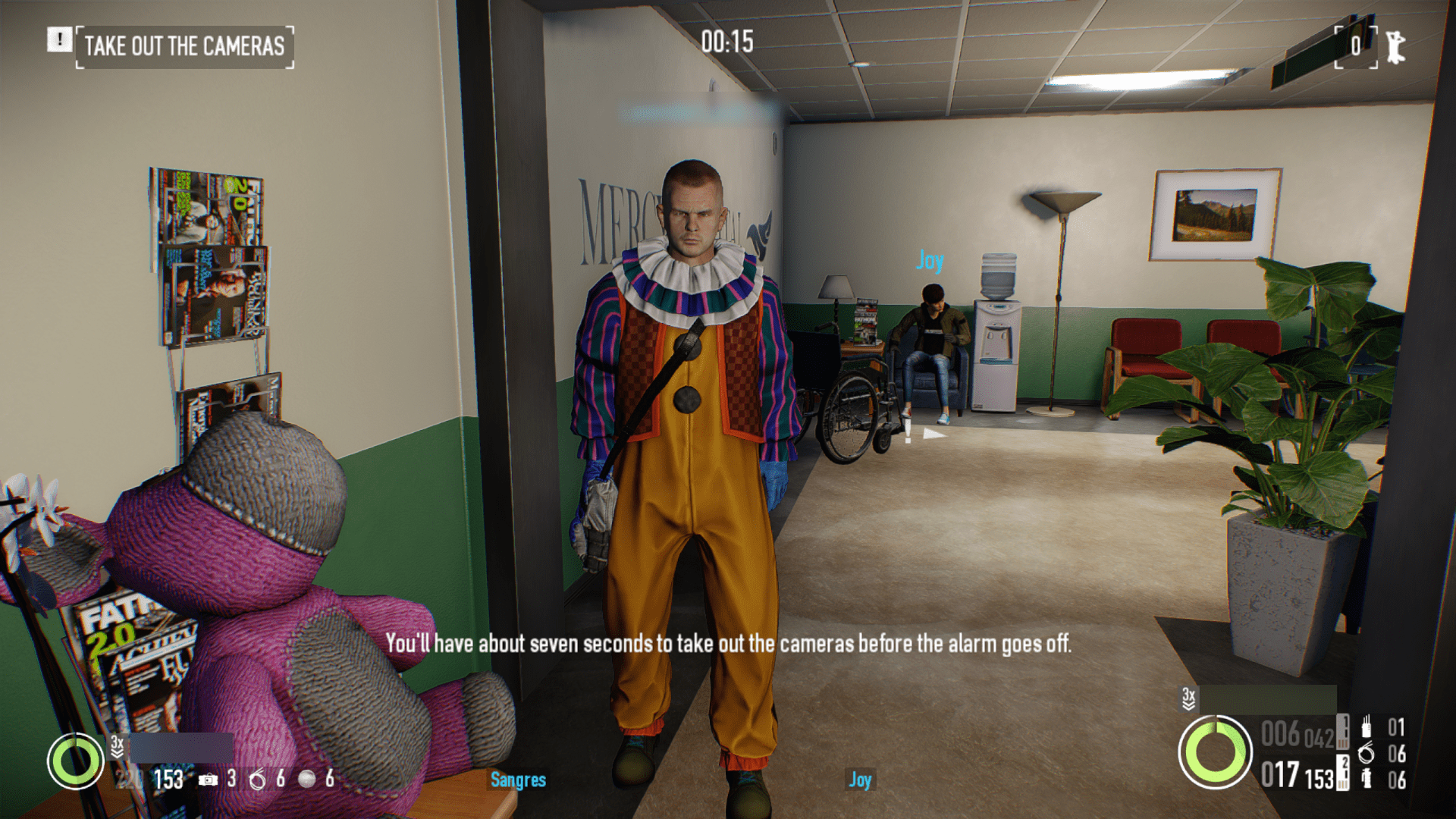This screenshot has height=819, width=1456.
Task: Select the secondary weapon slot 2 indicator
Action: tap(1343, 773)
